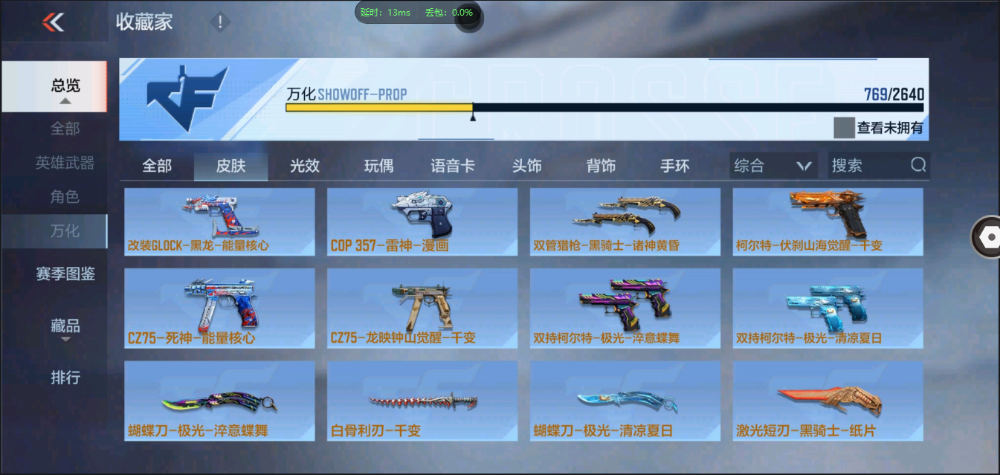This screenshot has width=1000, height=475.
Task: Open the 赛季图鉴 section
Action: (65, 273)
